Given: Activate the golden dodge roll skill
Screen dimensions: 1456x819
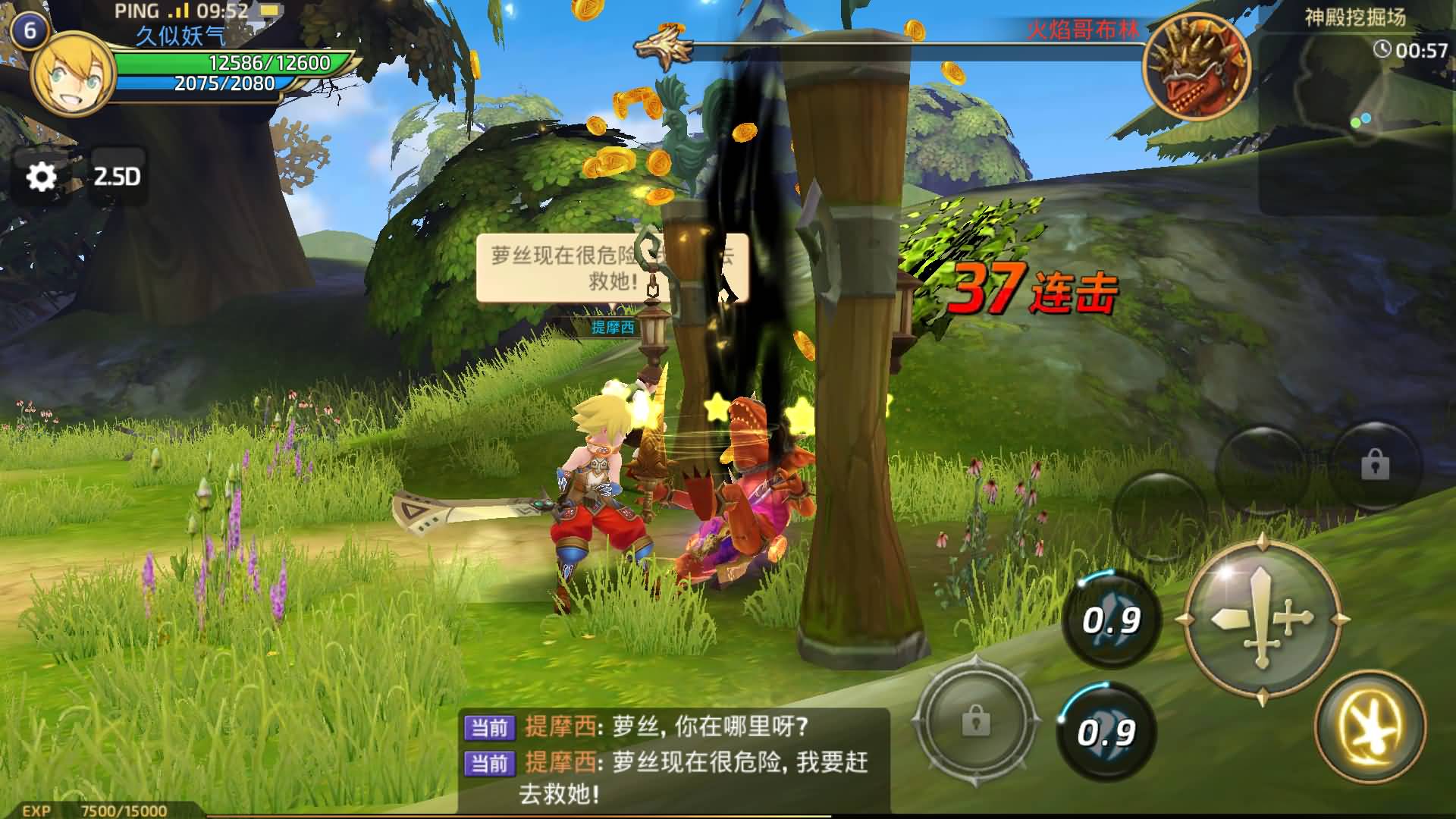Looking at the screenshot, I should (1370, 726).
